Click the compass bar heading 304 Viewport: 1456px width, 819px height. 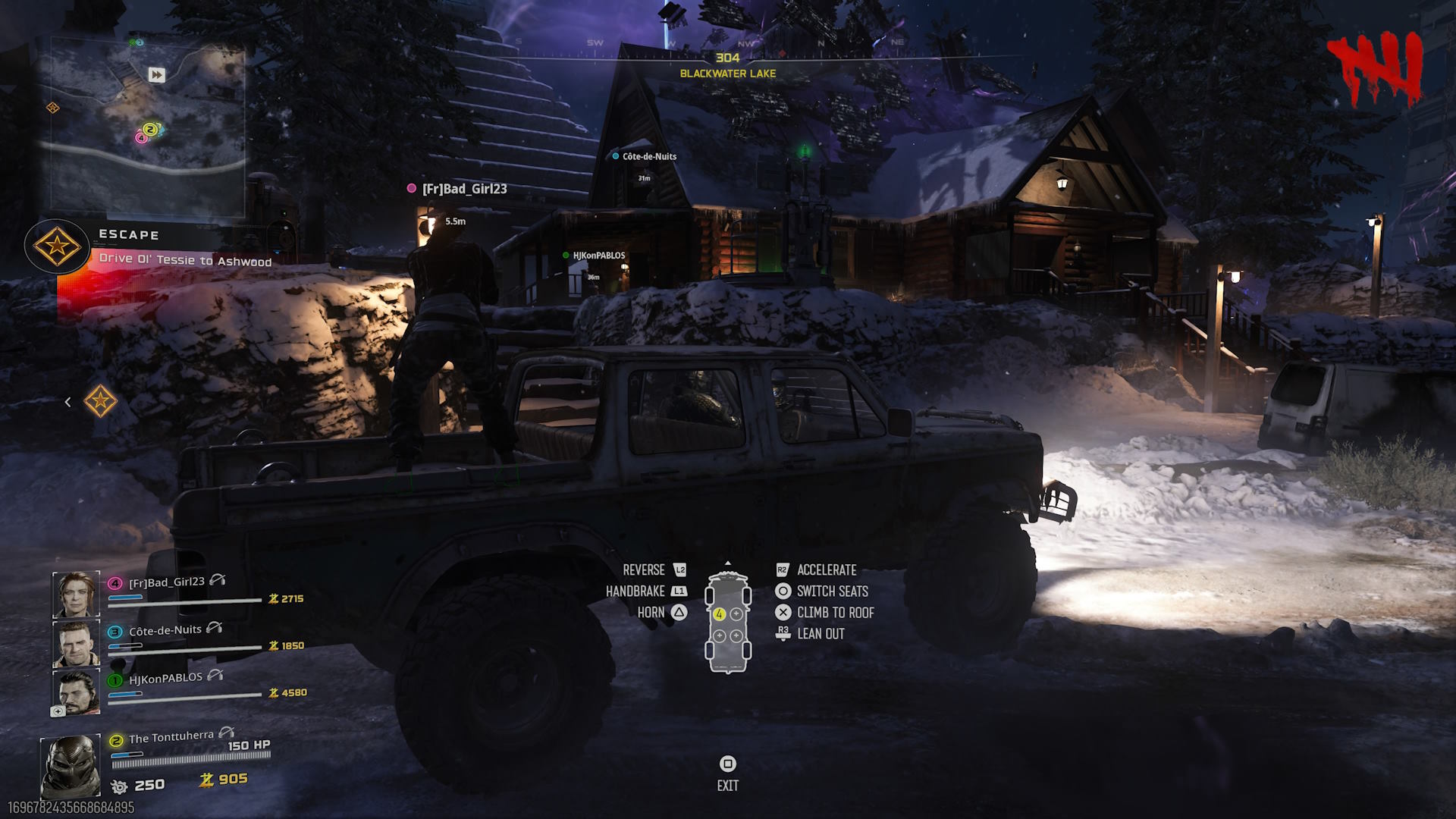coord(727,58)
